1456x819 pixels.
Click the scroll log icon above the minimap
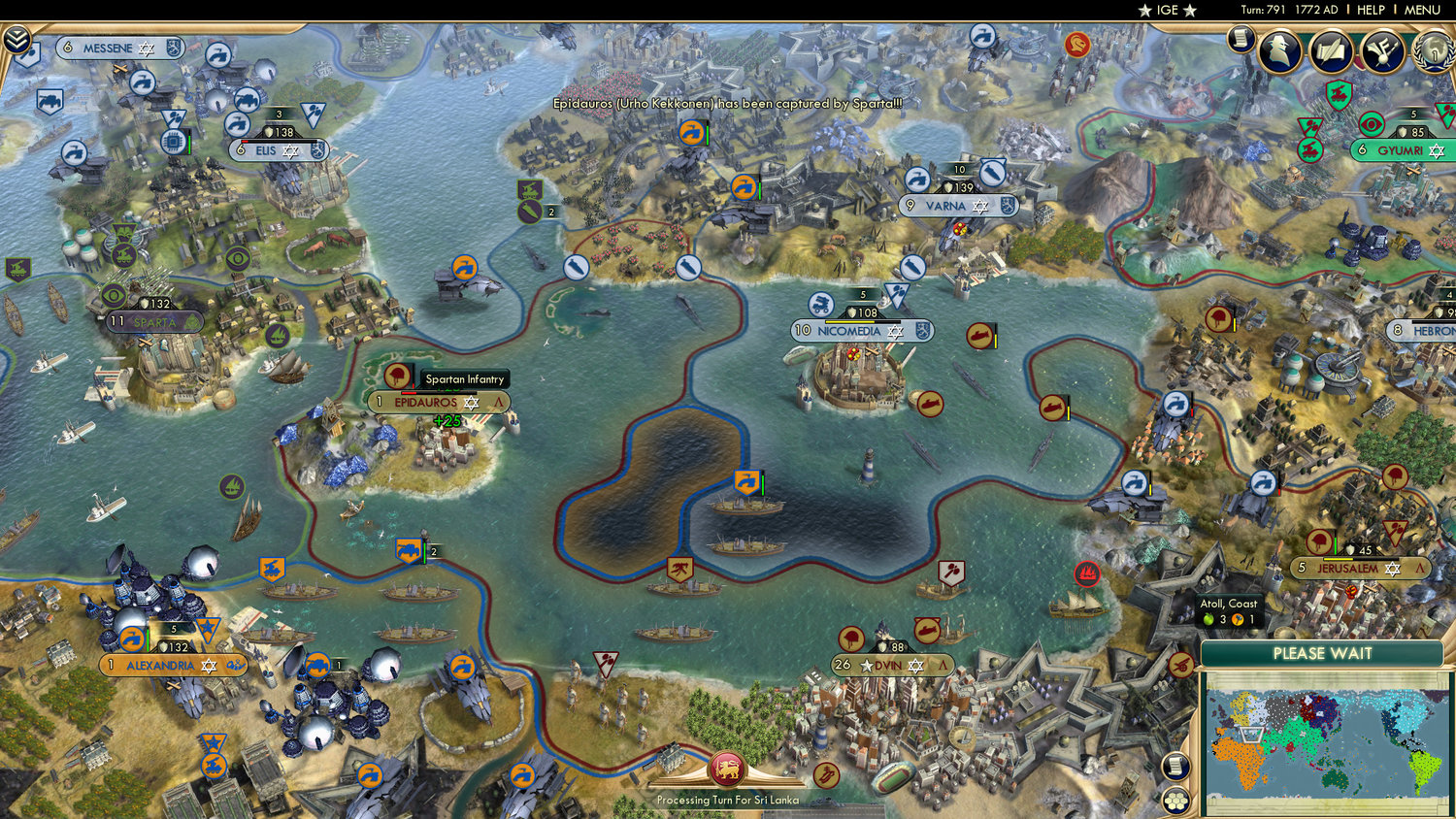1176,766
